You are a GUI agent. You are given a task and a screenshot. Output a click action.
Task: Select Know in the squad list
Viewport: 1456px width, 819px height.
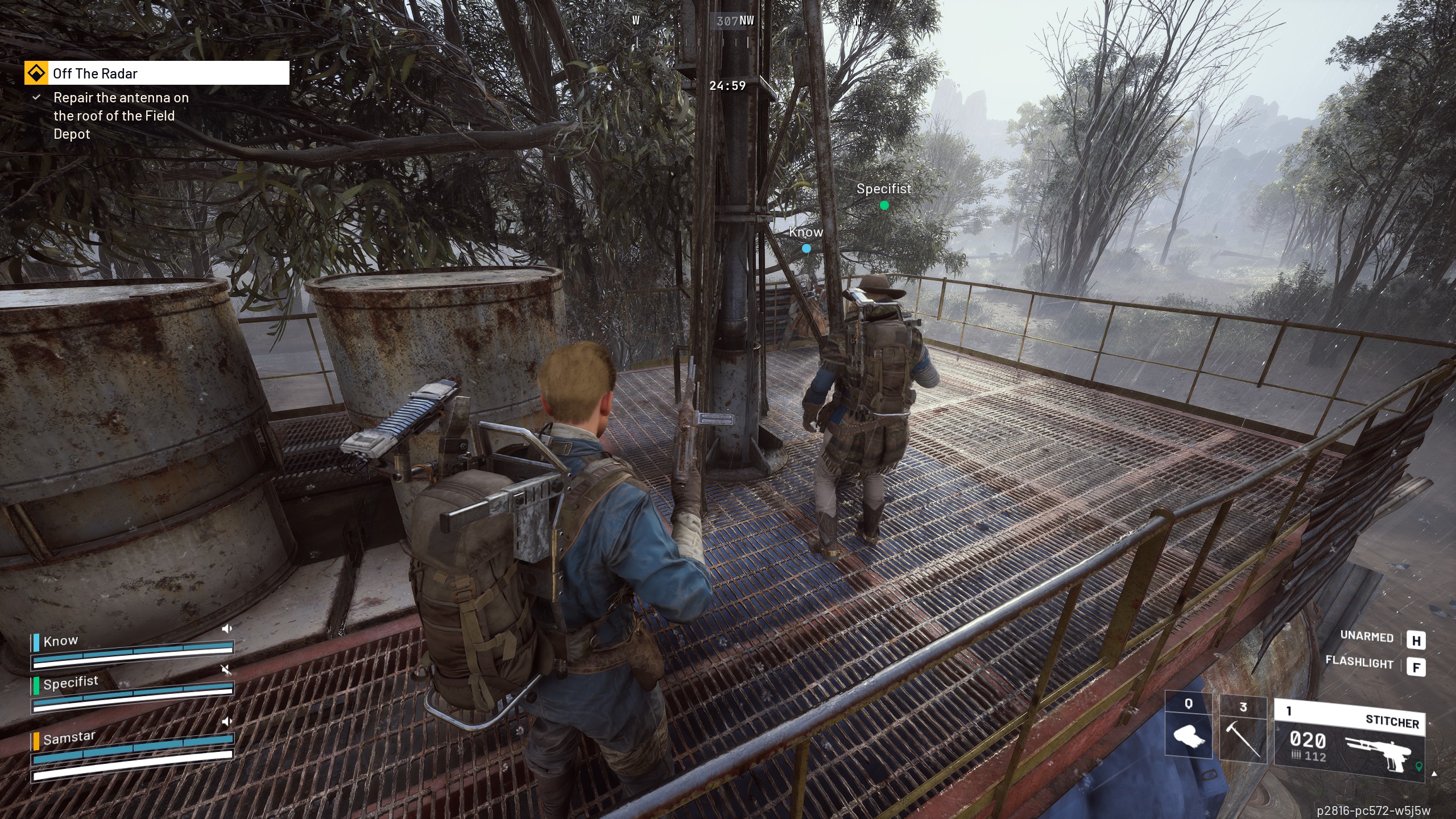coord(61,641)
